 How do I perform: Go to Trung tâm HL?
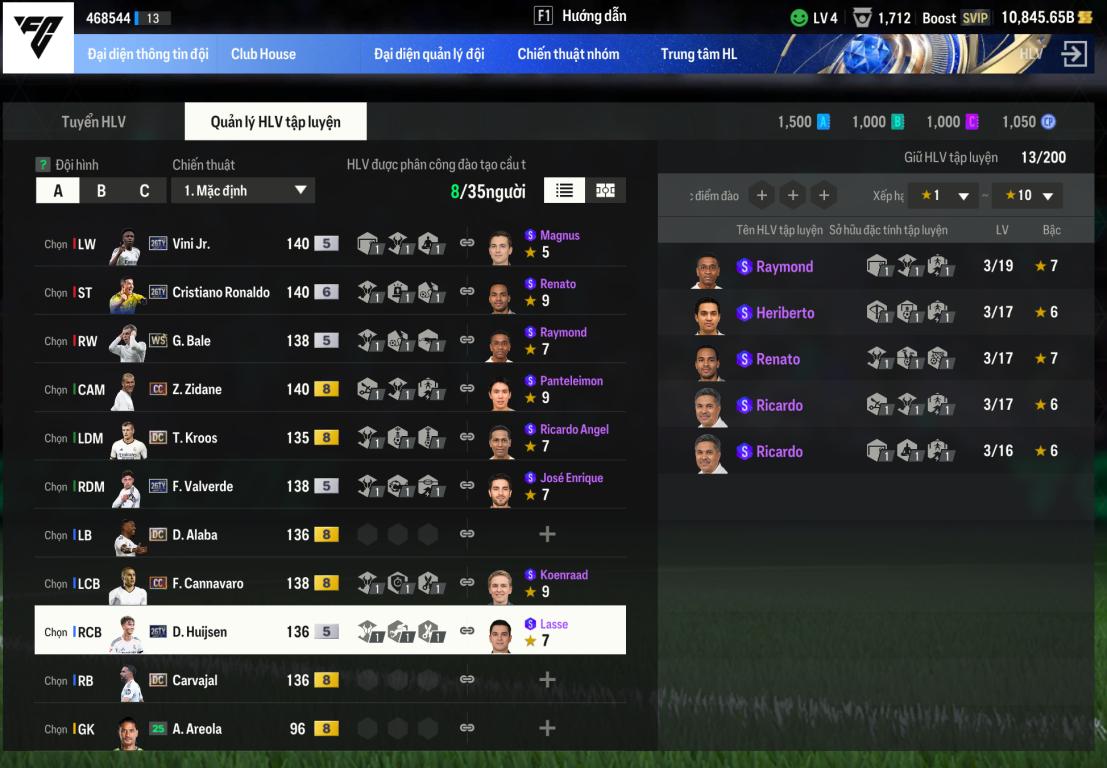pos(698,54)
